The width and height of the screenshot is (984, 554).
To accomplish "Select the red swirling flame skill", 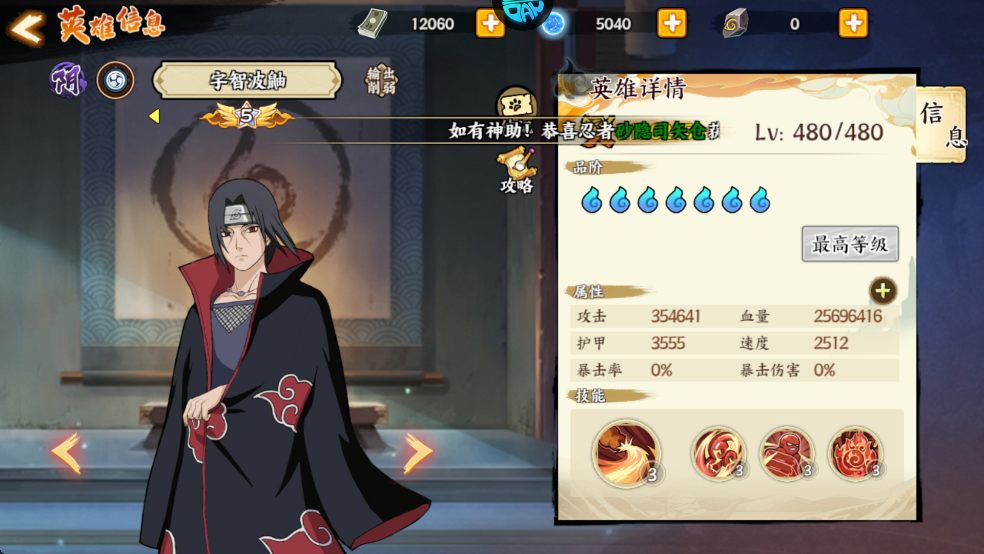I will 718,453.
